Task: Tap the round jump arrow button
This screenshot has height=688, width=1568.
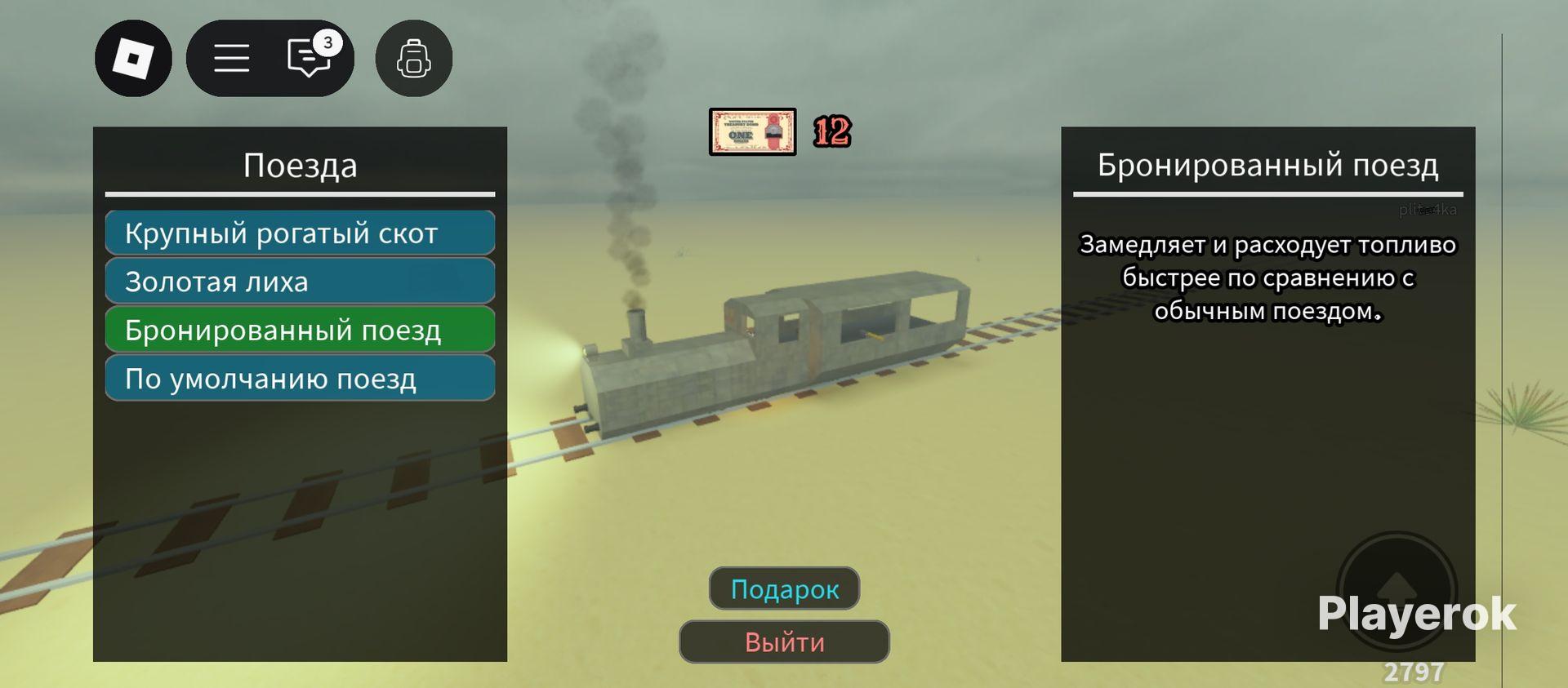Action: point(1396,590)
